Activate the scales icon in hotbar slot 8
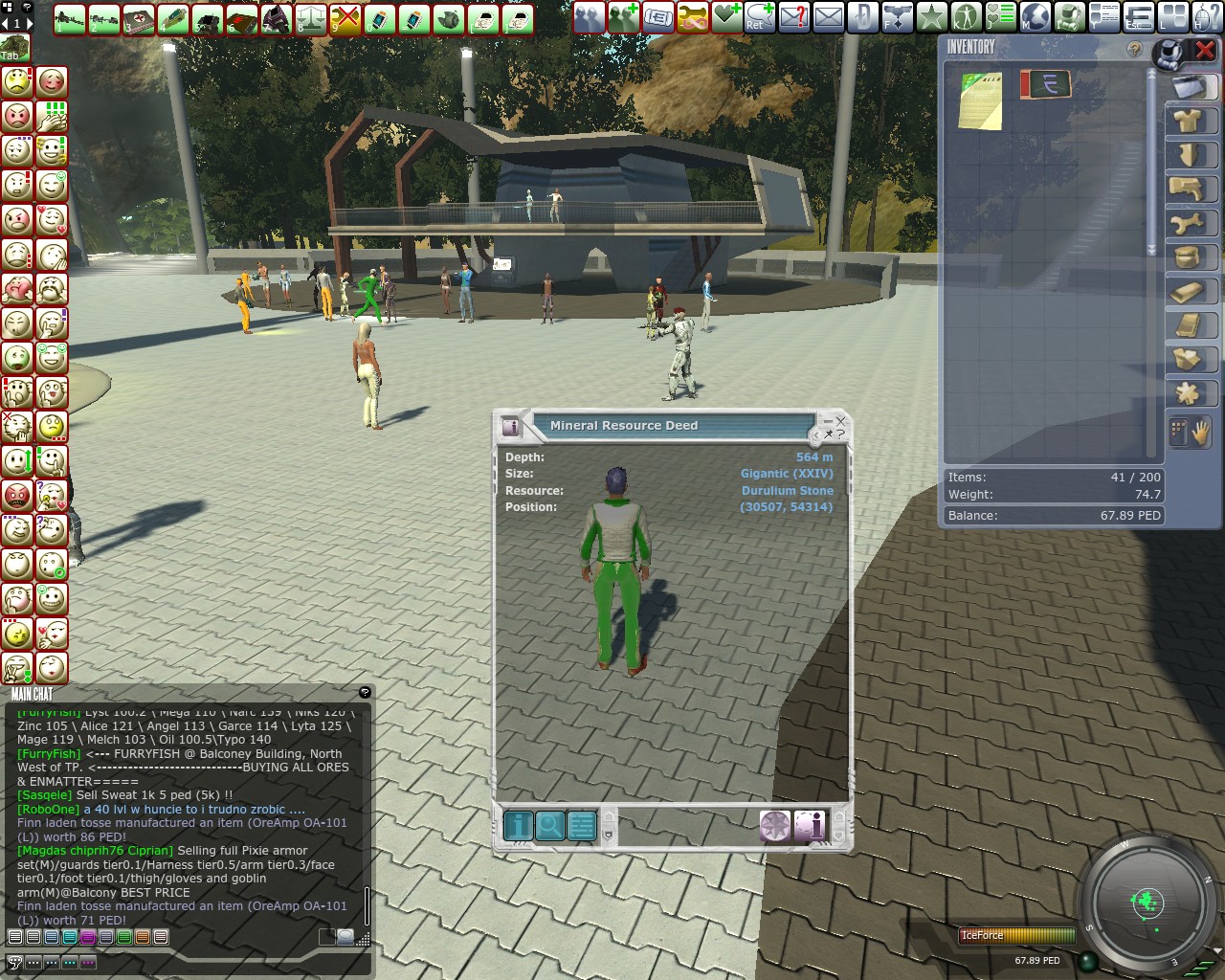This screenshot has height=980, width=1225. coord(311,18)
